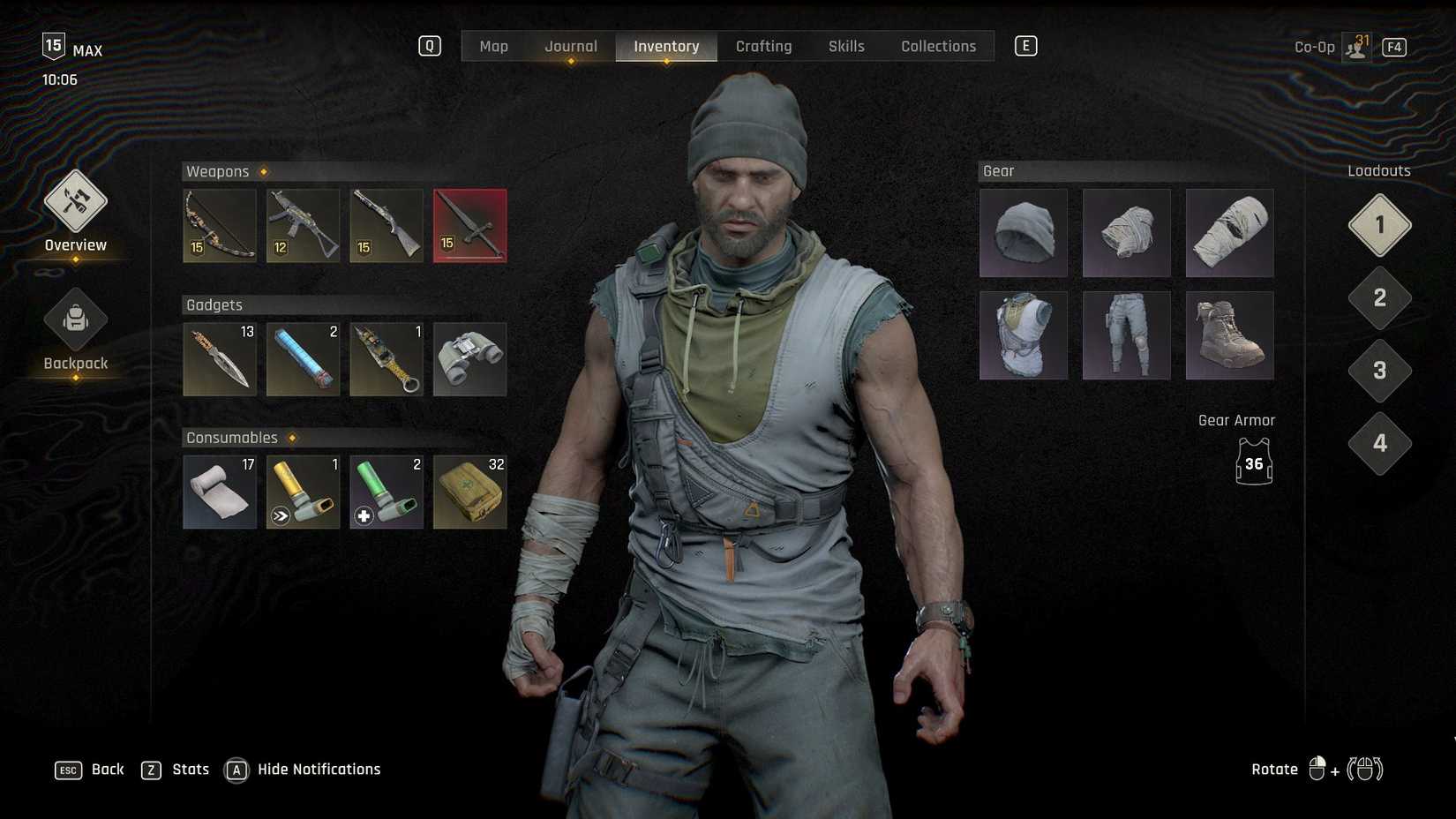This screenshot has width=1456, height=819.
Task: Select loadout slot 1
Action: tap(1379, 225)
